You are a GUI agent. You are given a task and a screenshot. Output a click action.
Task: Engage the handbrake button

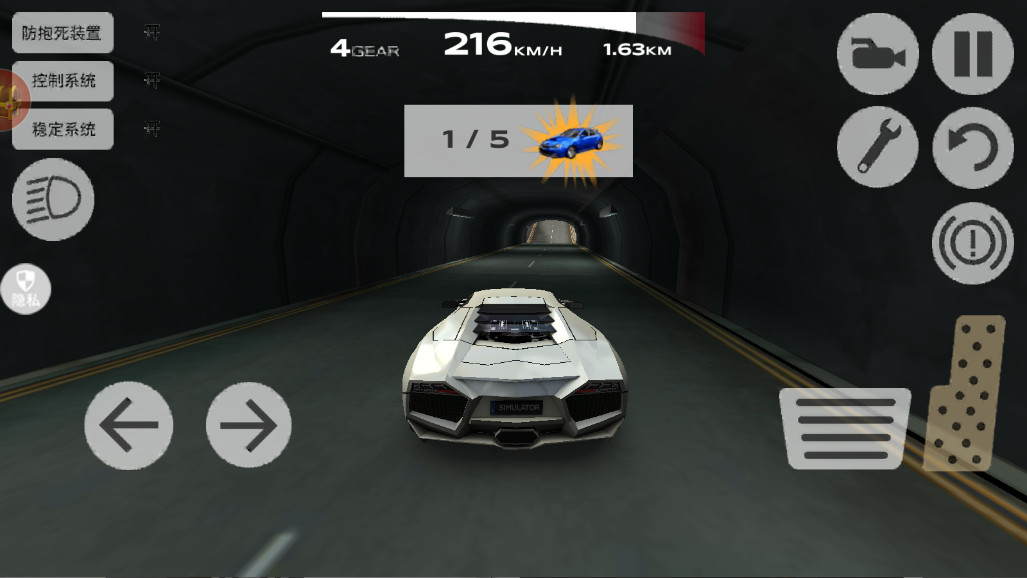click(x=972, y=243)
